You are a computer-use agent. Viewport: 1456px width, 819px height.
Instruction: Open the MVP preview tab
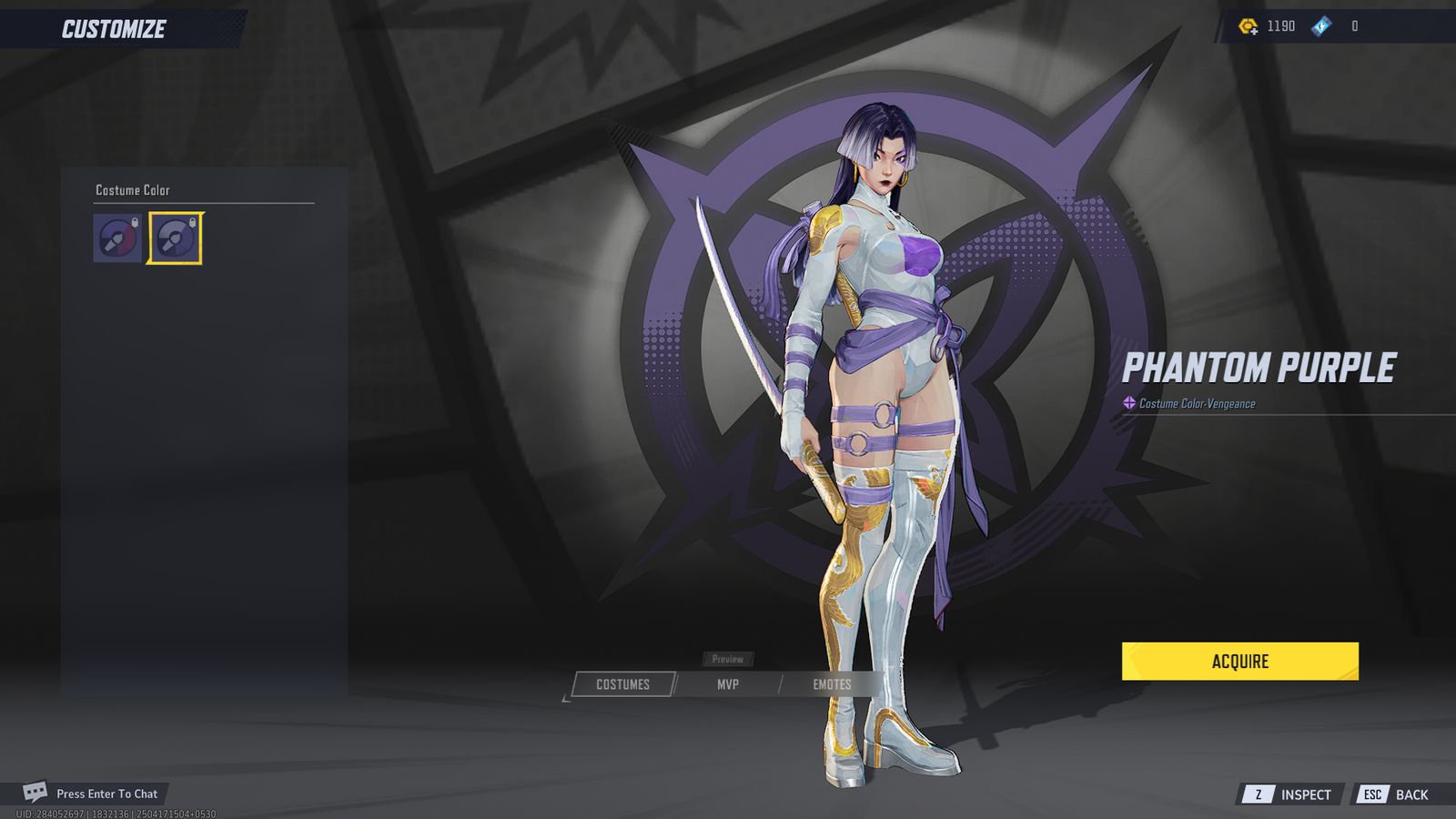[727, 684]
